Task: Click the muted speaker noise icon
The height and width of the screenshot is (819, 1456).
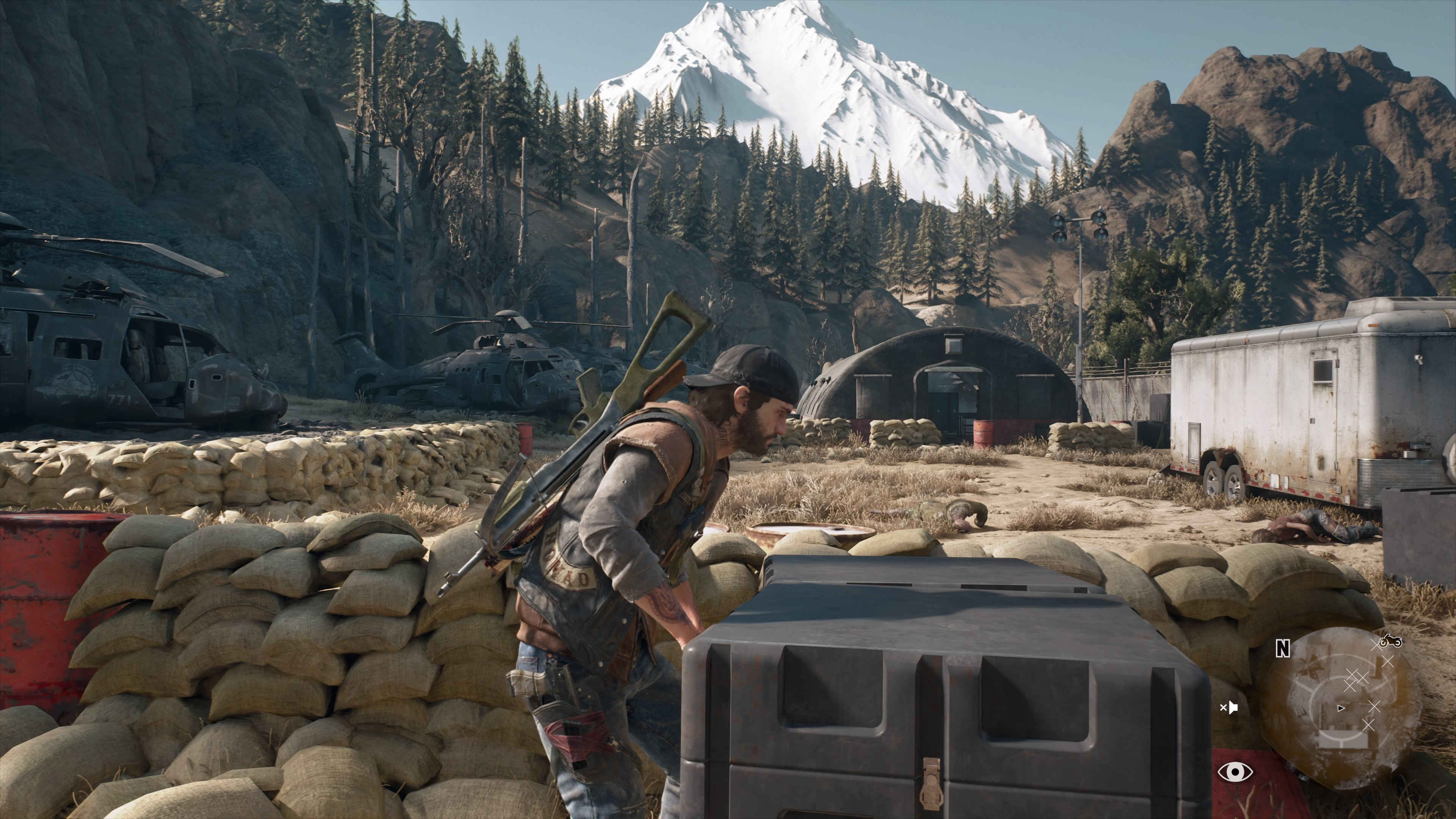Action: click(1229, 707)
